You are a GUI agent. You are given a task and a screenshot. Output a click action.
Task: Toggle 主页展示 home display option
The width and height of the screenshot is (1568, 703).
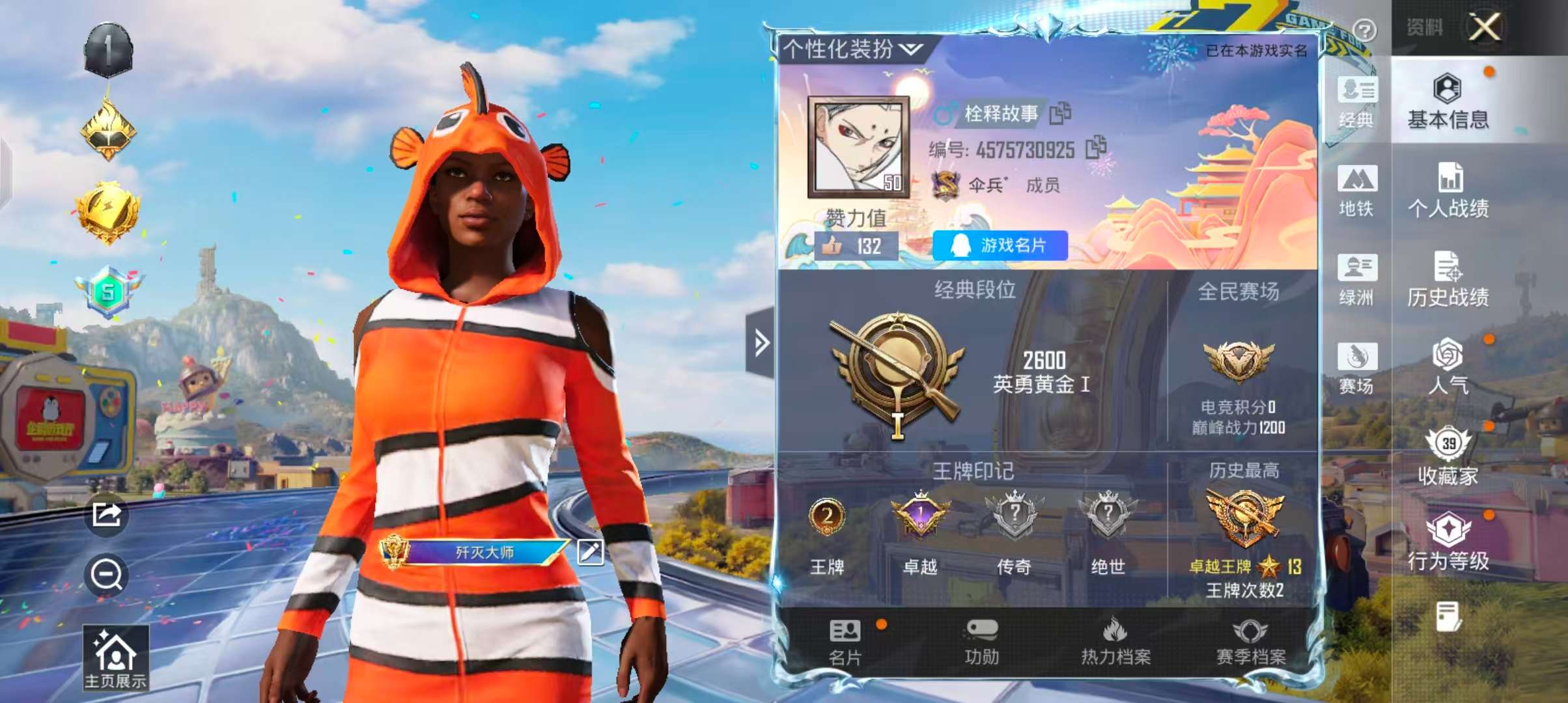click(x=117, y=657)
